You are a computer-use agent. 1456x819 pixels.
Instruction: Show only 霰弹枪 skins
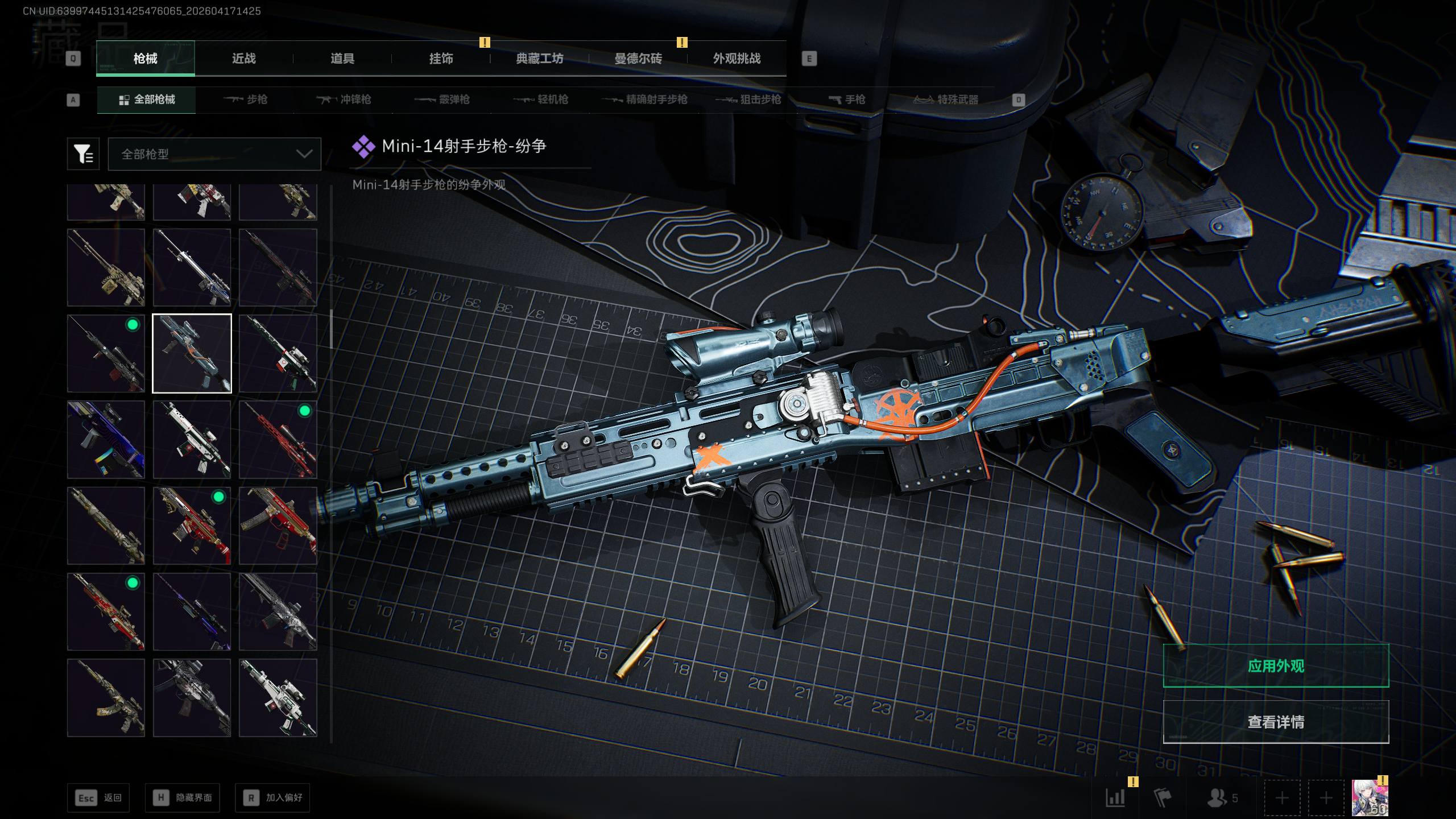442,100
